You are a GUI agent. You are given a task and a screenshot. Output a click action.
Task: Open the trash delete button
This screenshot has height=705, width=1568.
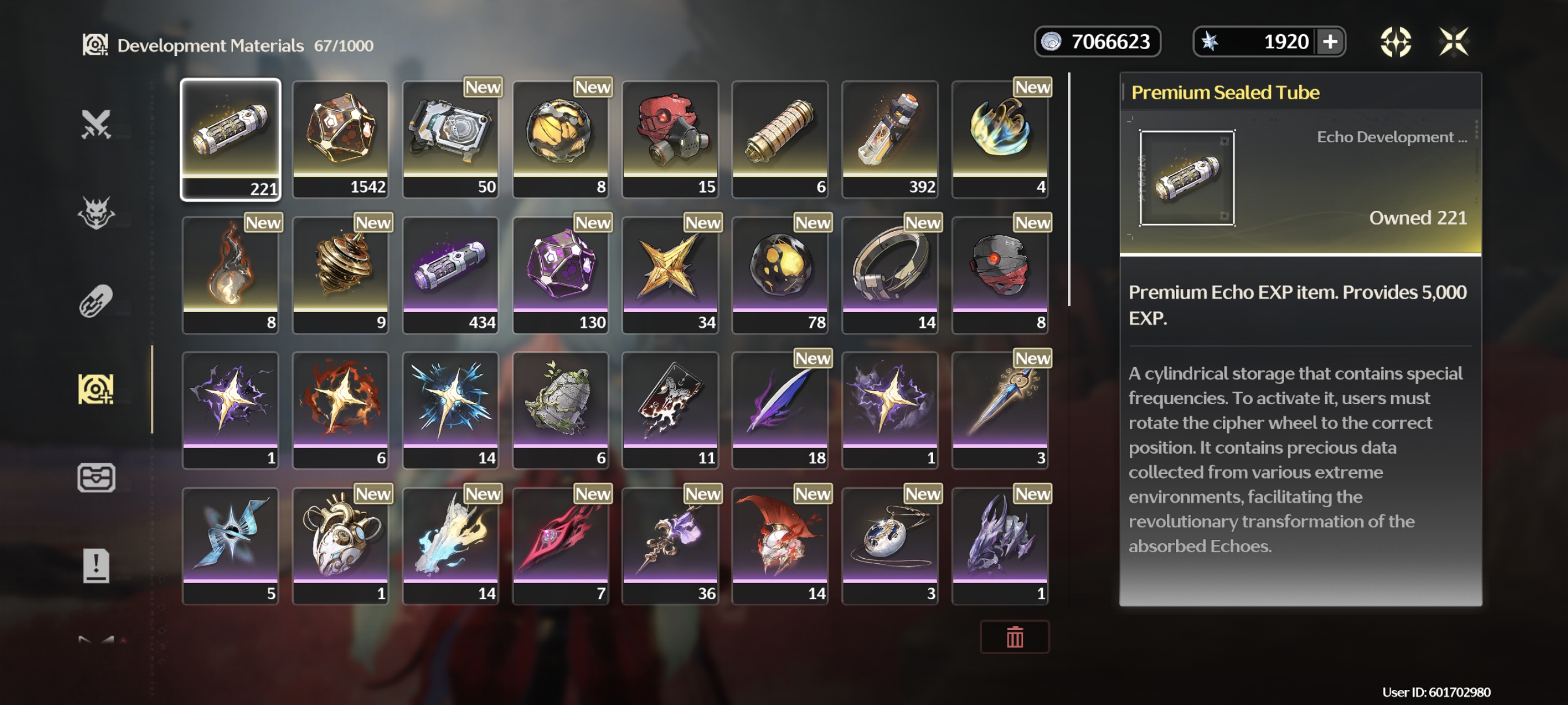point(1014,637)
